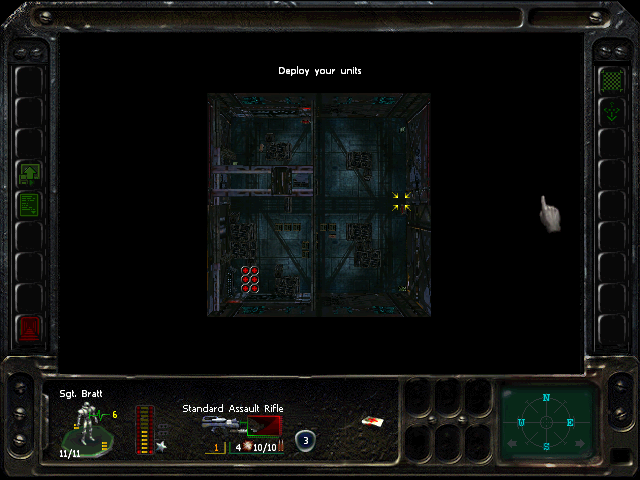
Task: Click the green up-arrow icon on left panel
Action: [29, 174]
